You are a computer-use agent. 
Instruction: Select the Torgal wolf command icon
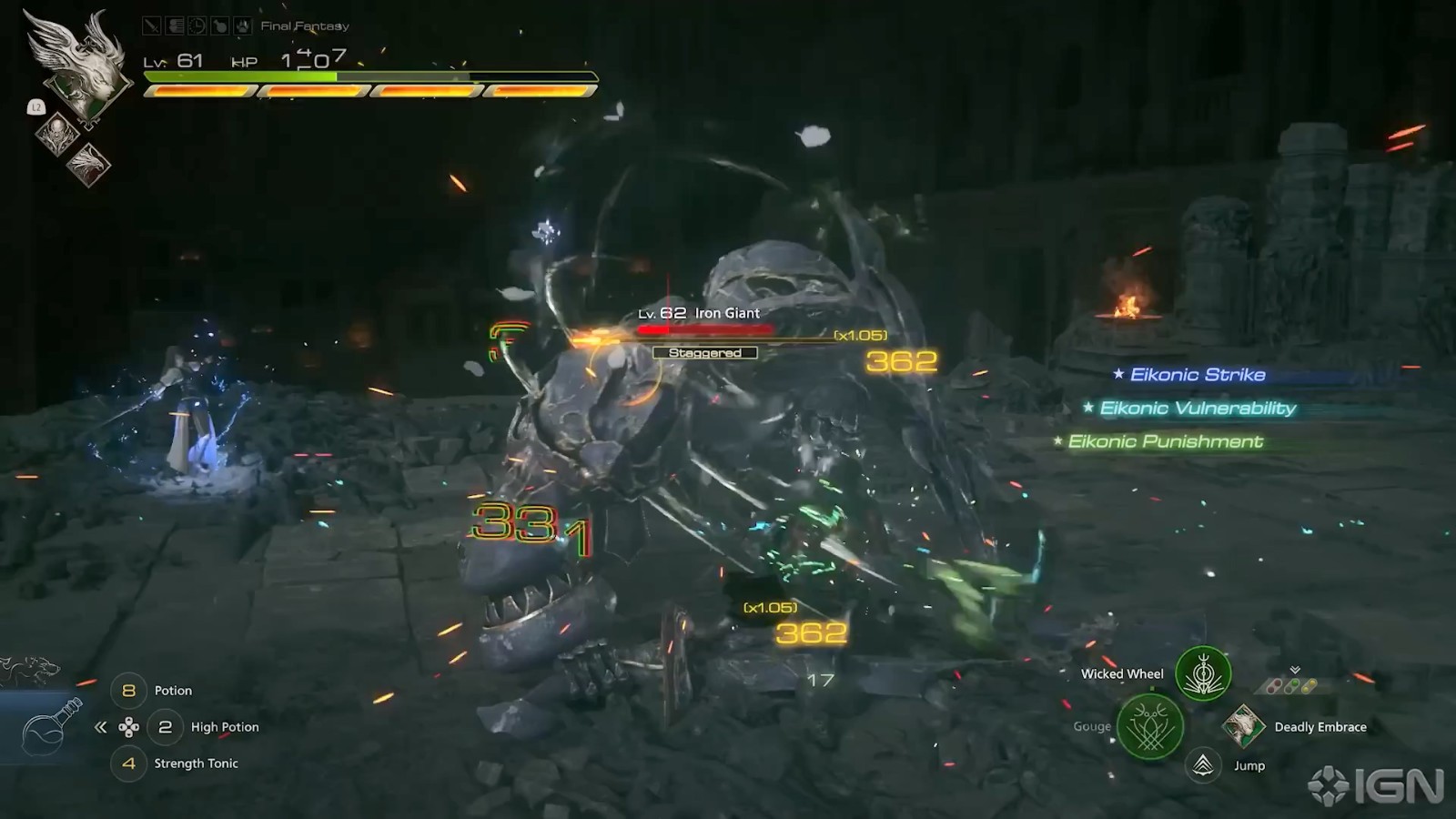(29, 671)
